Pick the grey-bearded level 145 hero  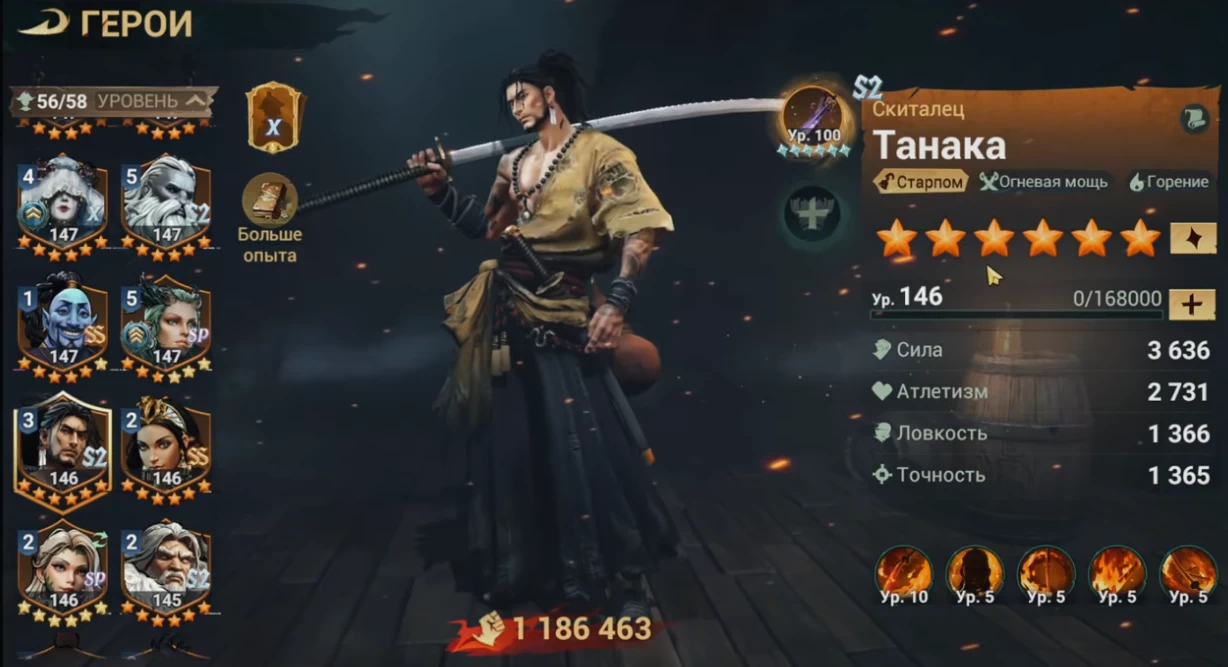166,570
